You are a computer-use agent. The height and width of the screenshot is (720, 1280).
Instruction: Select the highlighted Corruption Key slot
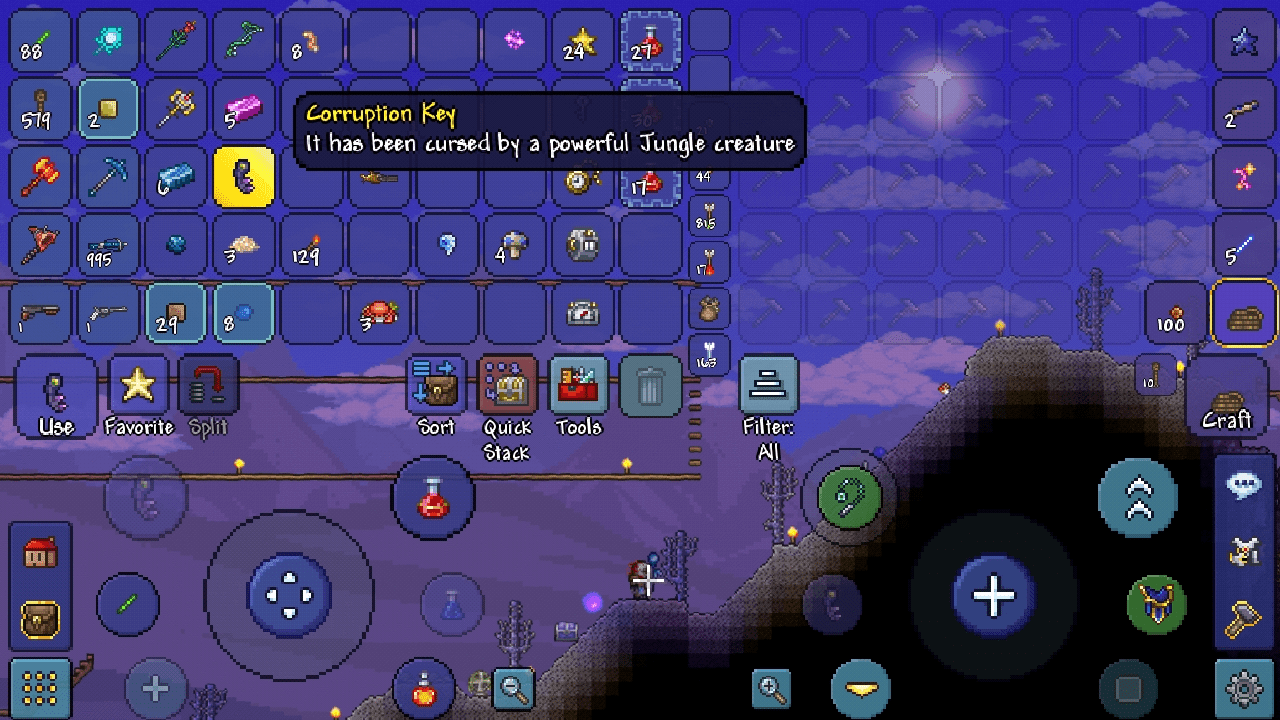point(244,176)
